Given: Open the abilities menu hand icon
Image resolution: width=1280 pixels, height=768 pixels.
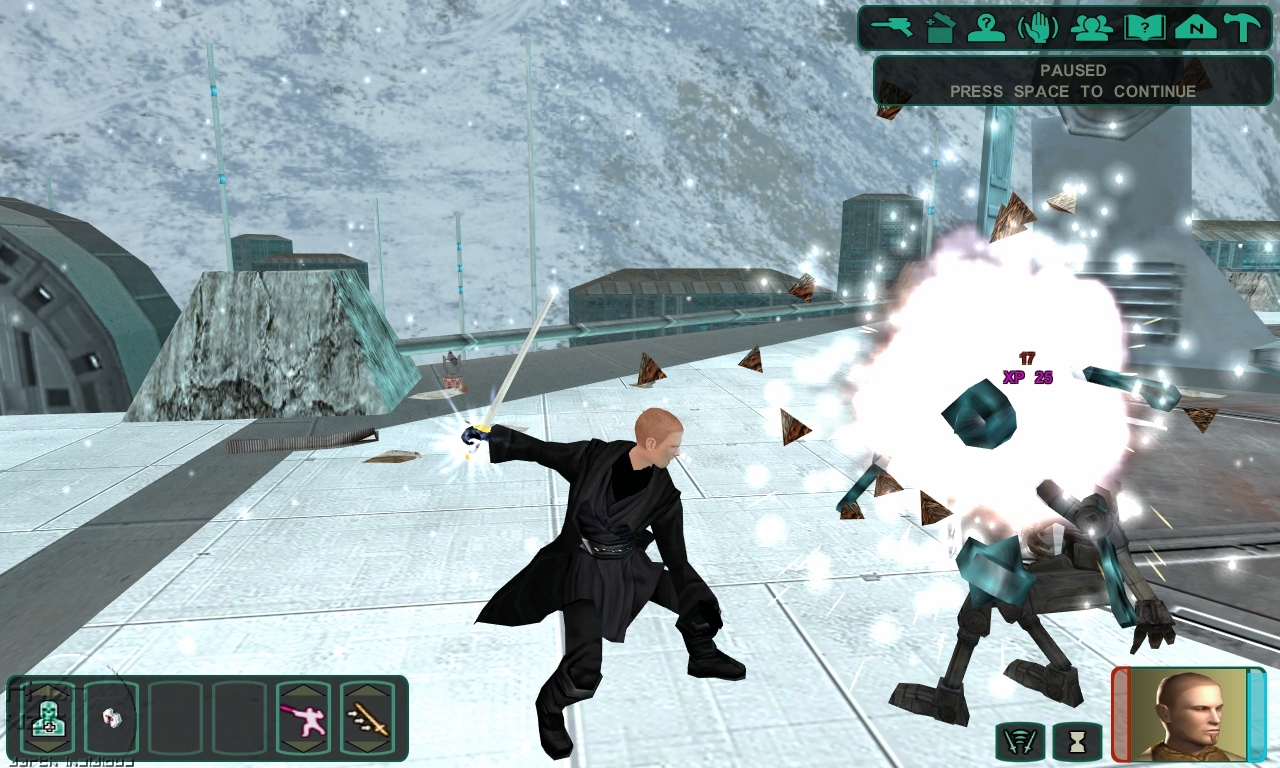Looking at the screenshot, I should pyautogui.click(x=1038, y=27).
